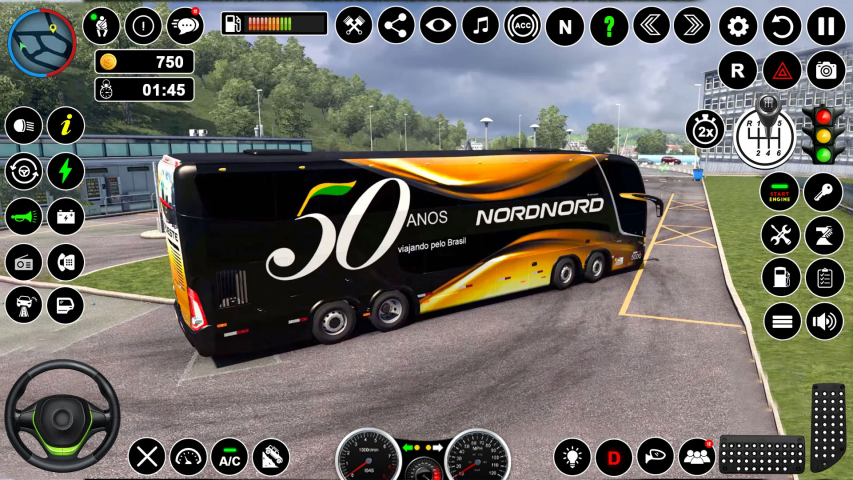Open help with the green question mark

(x=608, y=26)
